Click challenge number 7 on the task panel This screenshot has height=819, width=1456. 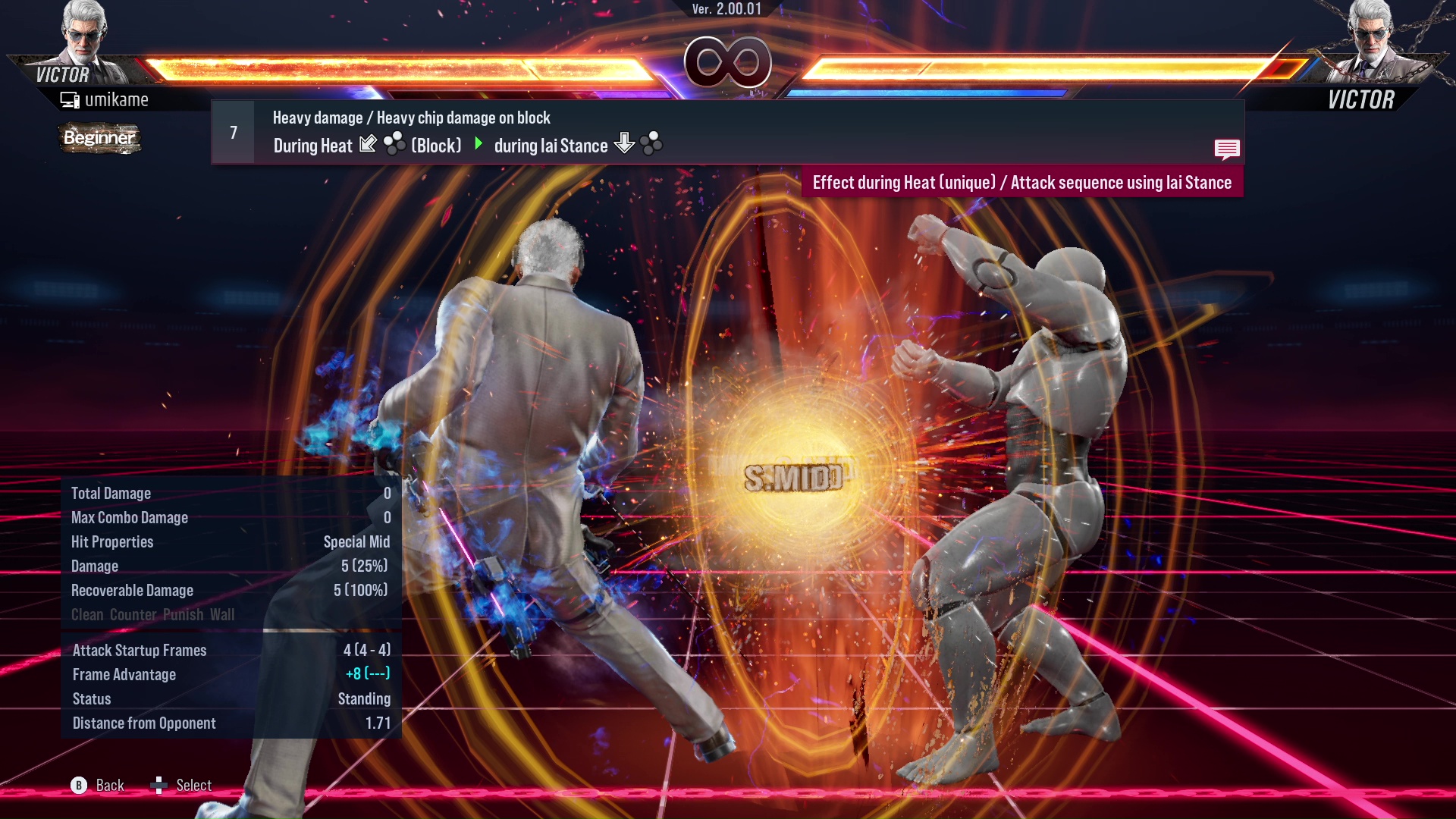point(232,132)
